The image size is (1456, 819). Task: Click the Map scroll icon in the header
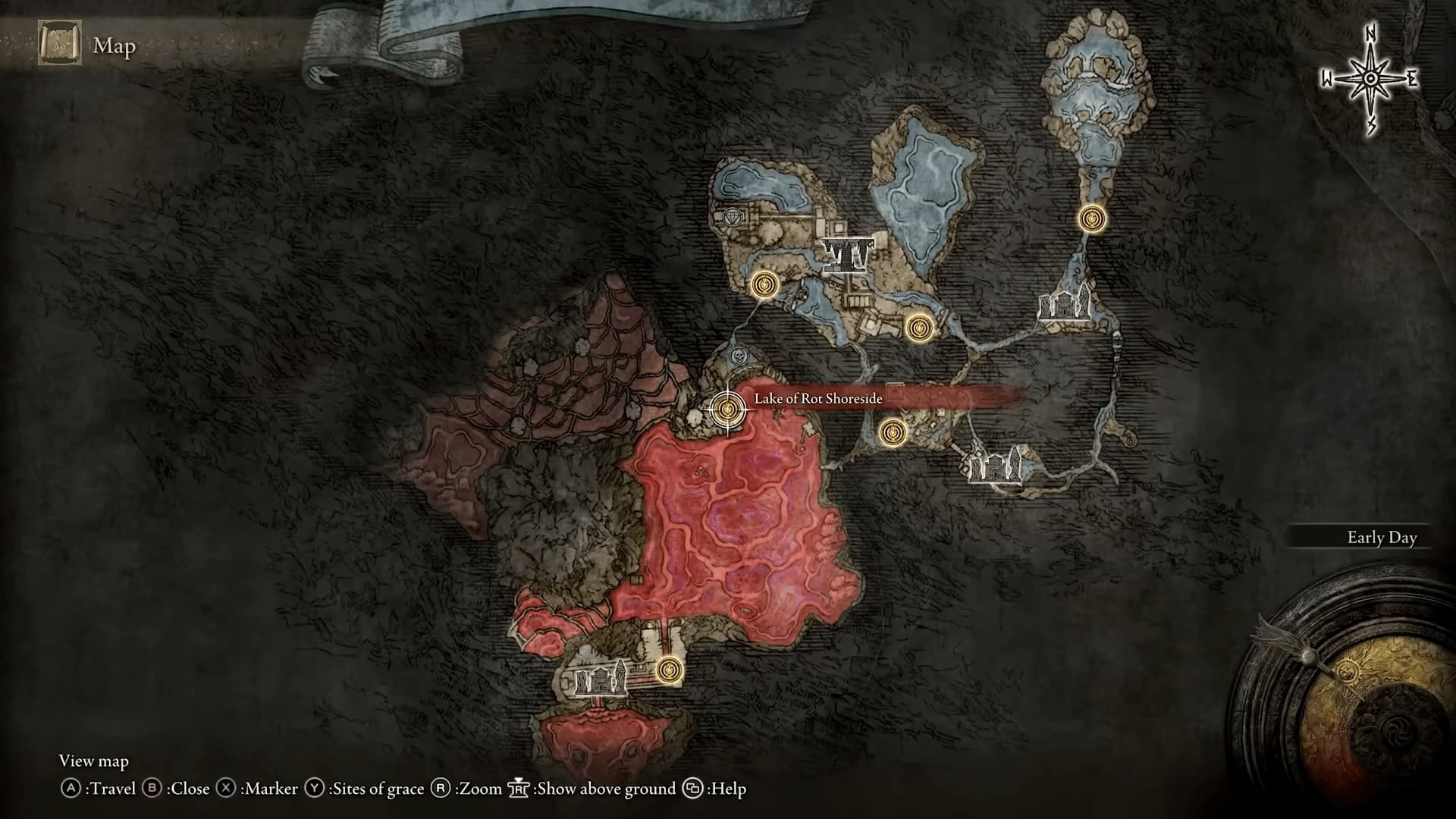pos(60,43)
